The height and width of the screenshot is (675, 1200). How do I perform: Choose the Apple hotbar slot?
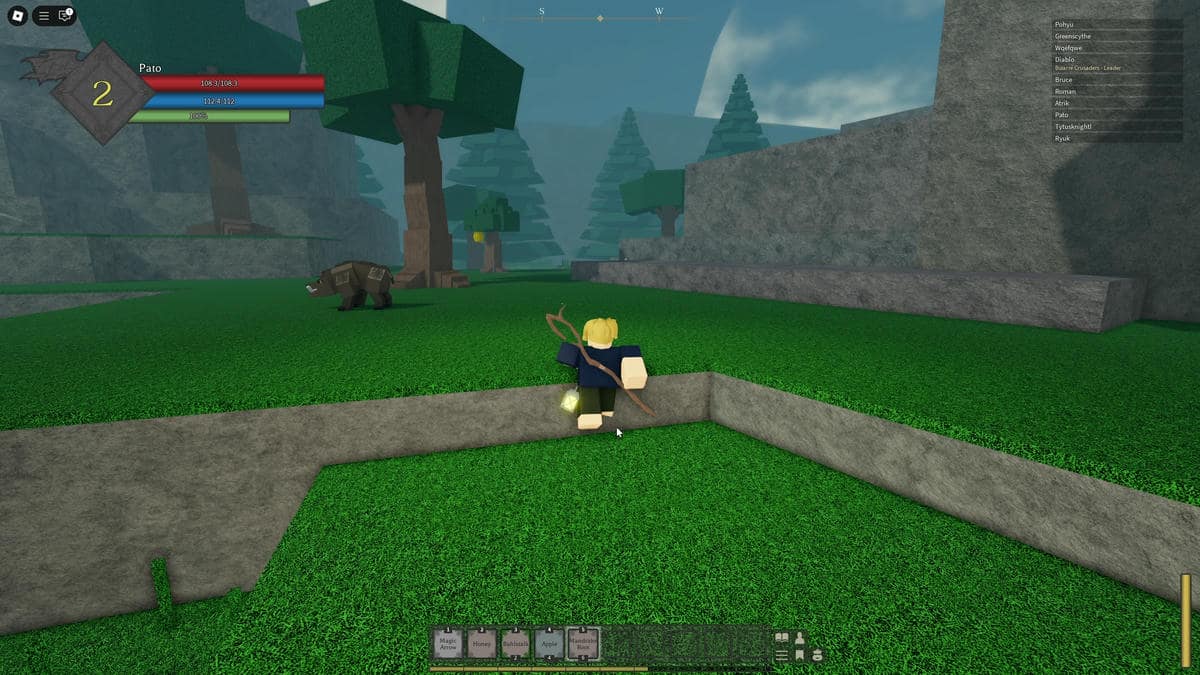(x=548, y=643)
